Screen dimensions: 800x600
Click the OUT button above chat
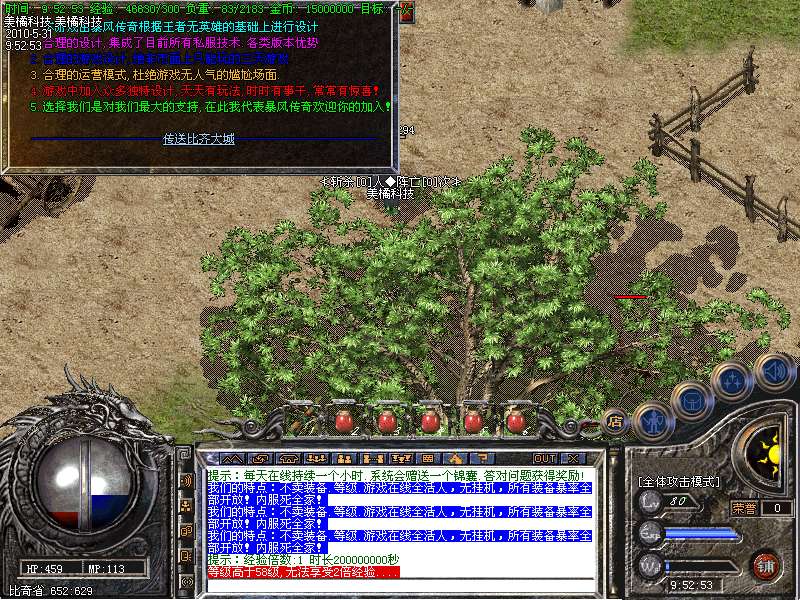[x=545, y=458]
